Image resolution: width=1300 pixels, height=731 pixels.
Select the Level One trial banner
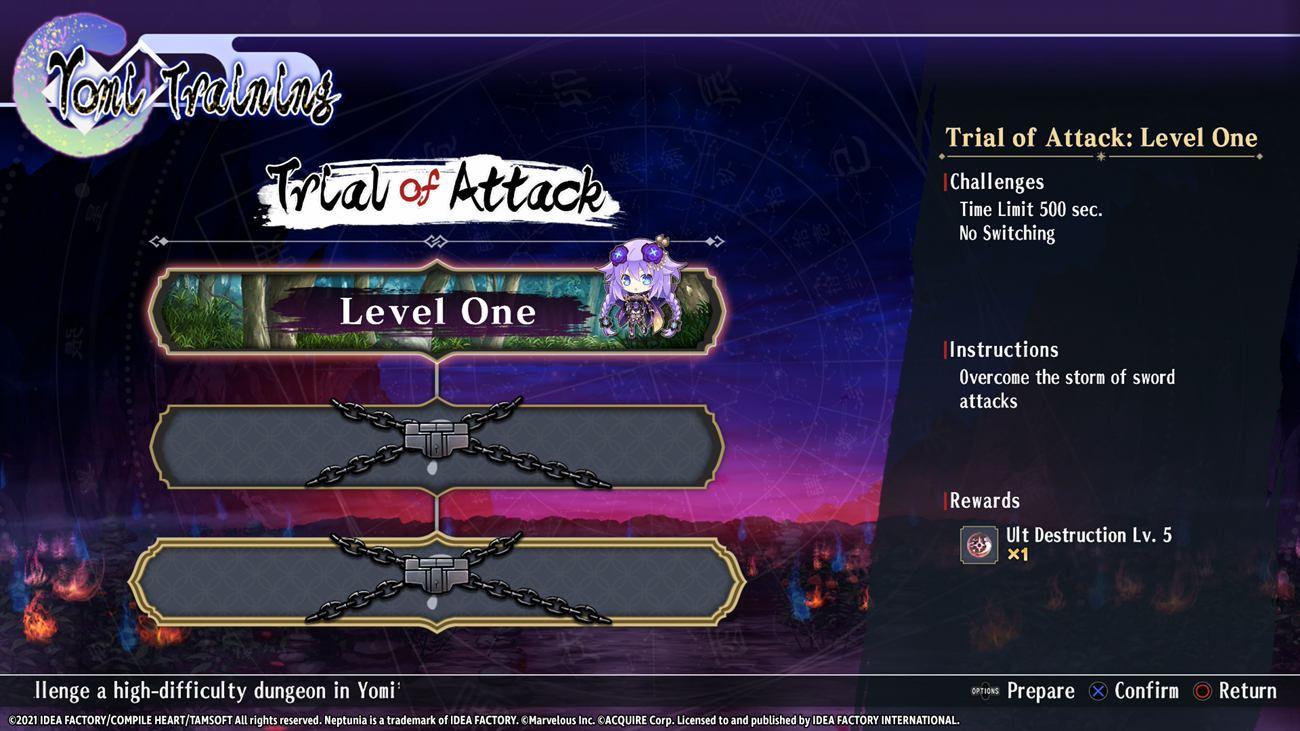437,311
